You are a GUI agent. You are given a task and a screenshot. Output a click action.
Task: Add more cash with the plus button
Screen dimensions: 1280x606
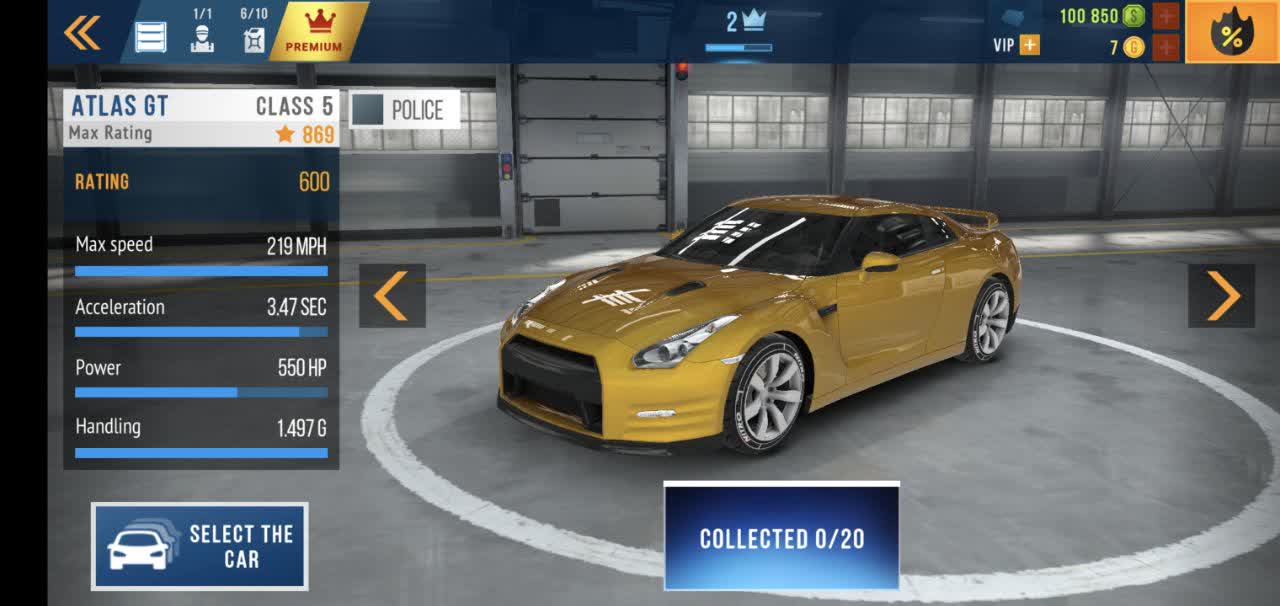[x=1166, y=16]
